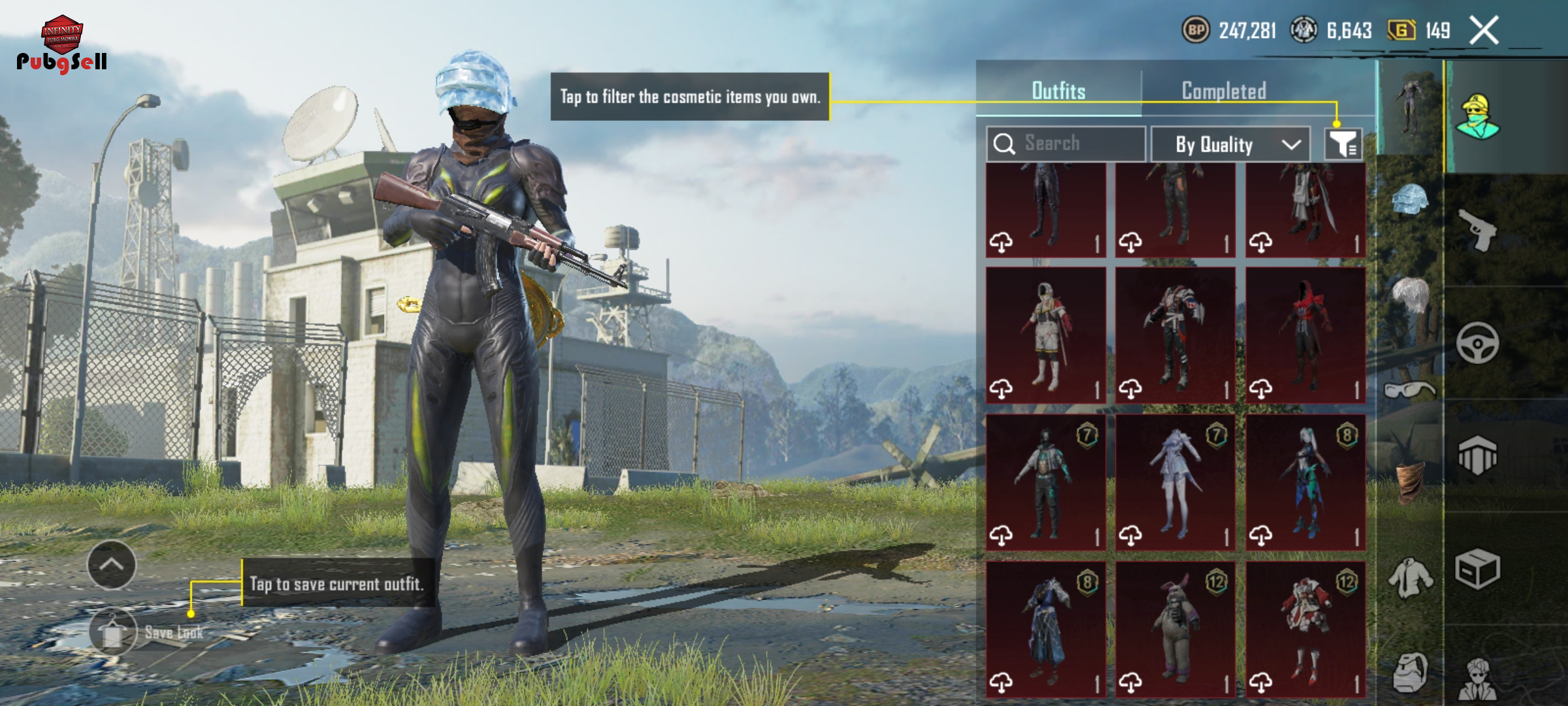Show the glasses cosmetics category
The width and height of the screenshot is (1568, 706).
(x=1410, y=391)
